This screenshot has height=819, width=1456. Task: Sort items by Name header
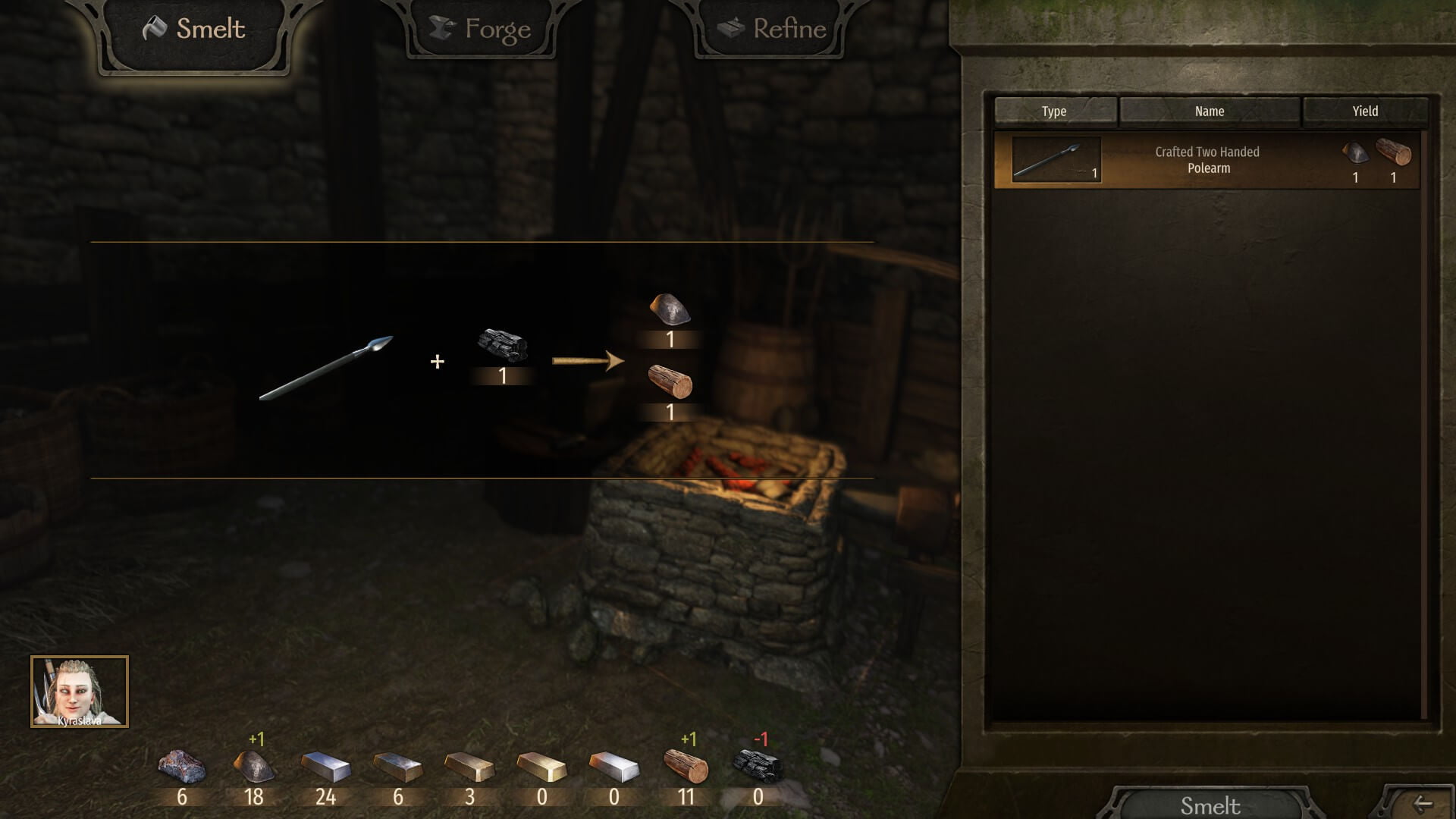pos(1210,111)
